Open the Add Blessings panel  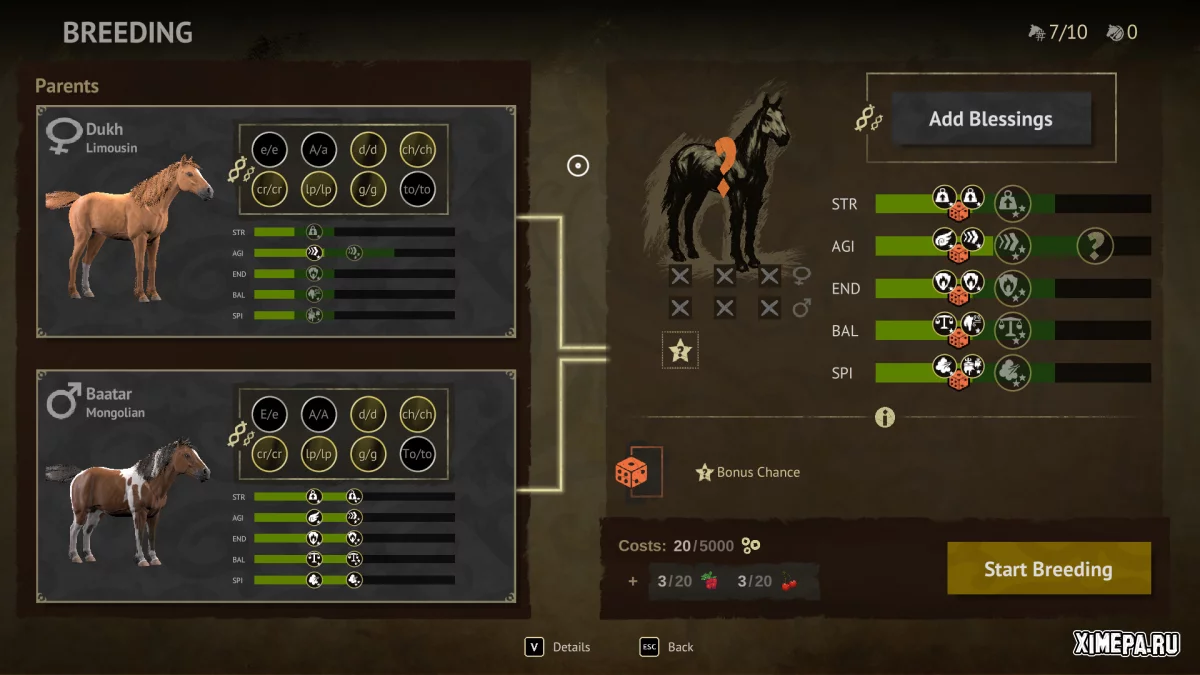coord(990,119)
